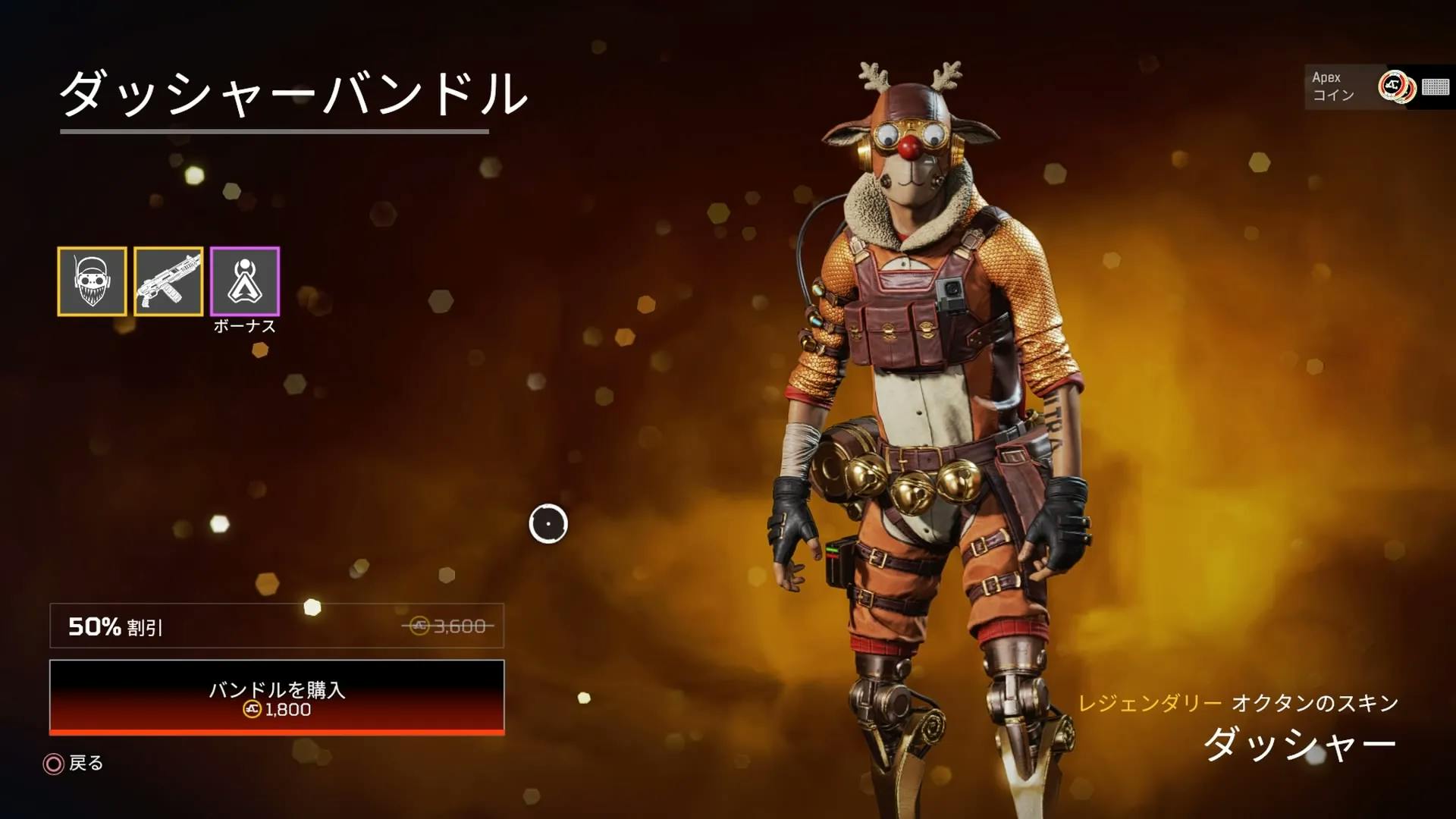1456x819 pixels.
Task: Preview the weapon skin thumbnail
Action: 168,281
